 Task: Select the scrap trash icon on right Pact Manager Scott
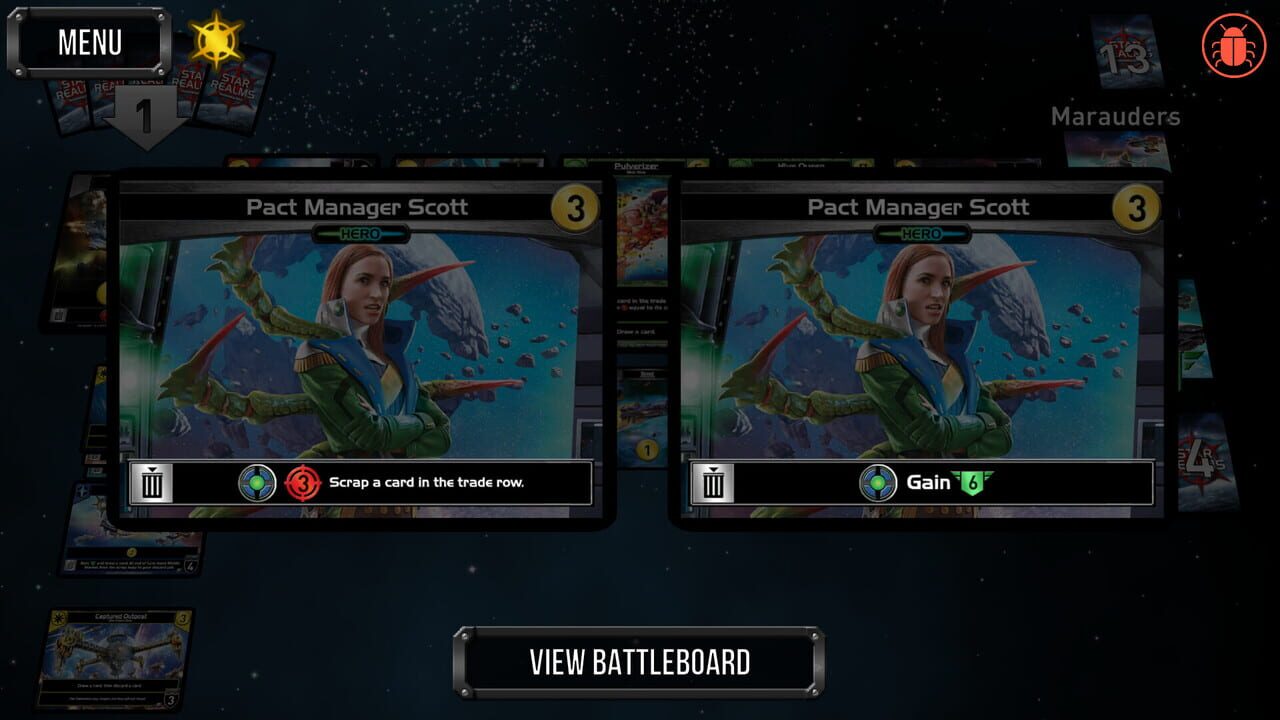712,482
